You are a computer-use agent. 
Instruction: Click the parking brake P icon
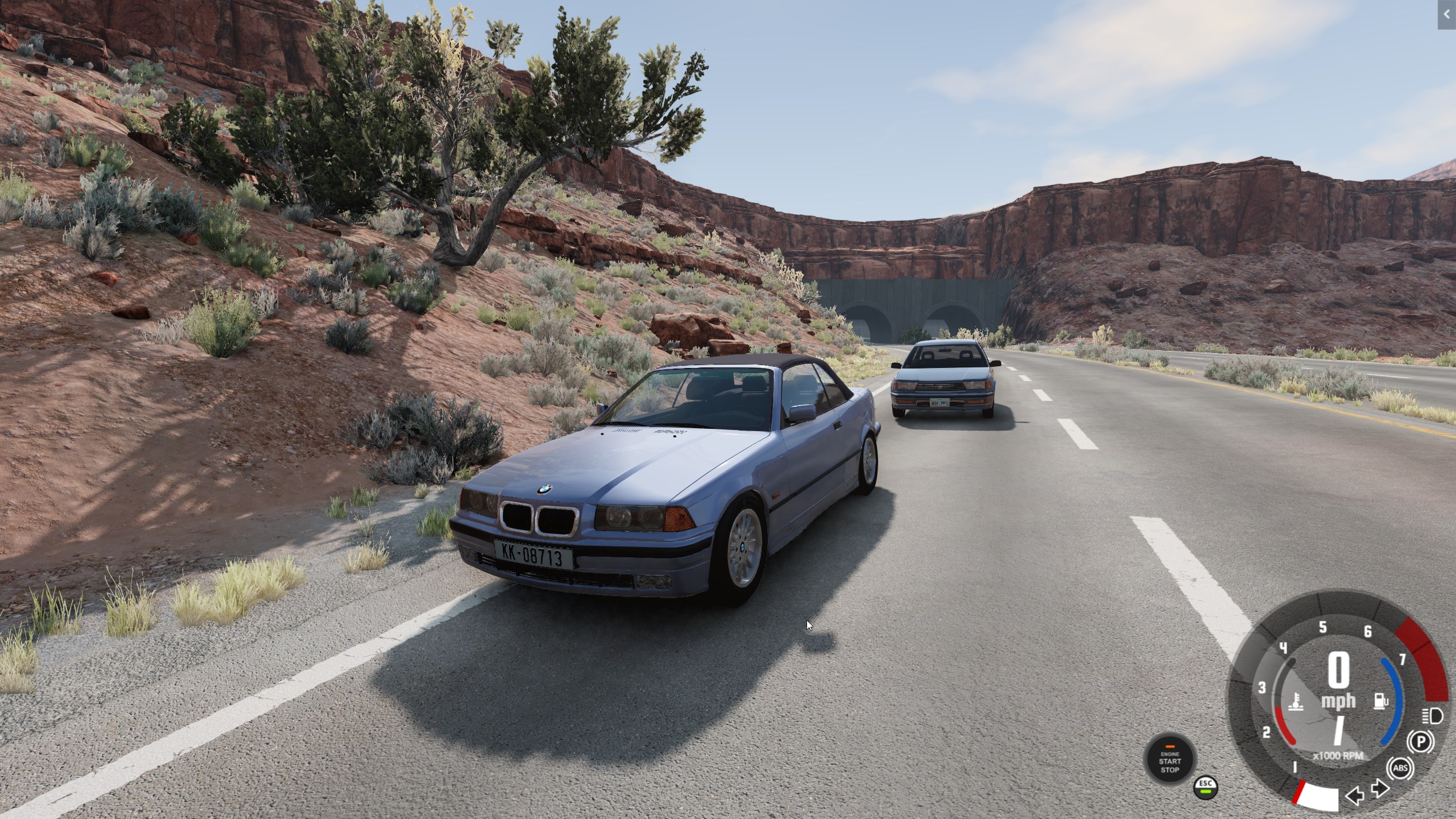pyautogui.click(x=1420, y=742)
